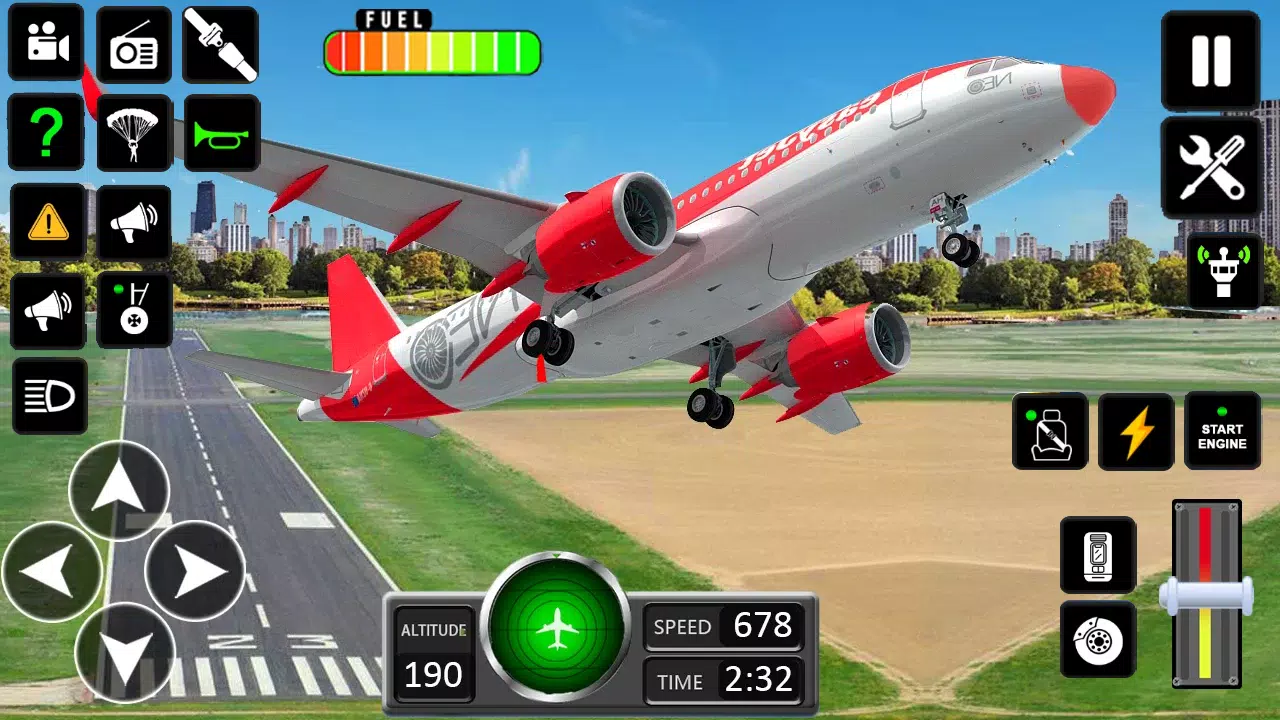
Task: Sound the horn
Action: coord(220,133)
